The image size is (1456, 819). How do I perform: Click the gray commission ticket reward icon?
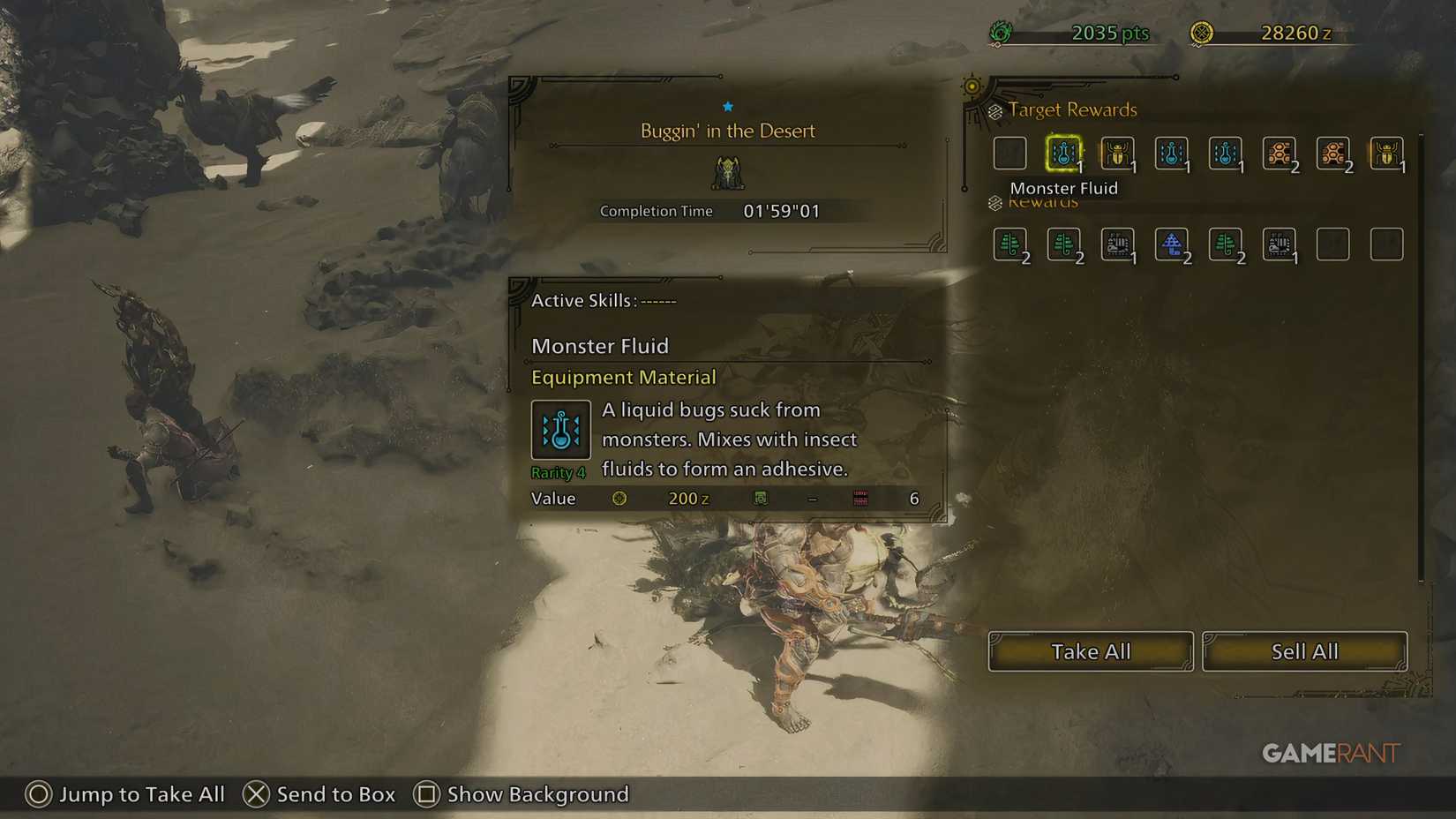coord(1118,245)
